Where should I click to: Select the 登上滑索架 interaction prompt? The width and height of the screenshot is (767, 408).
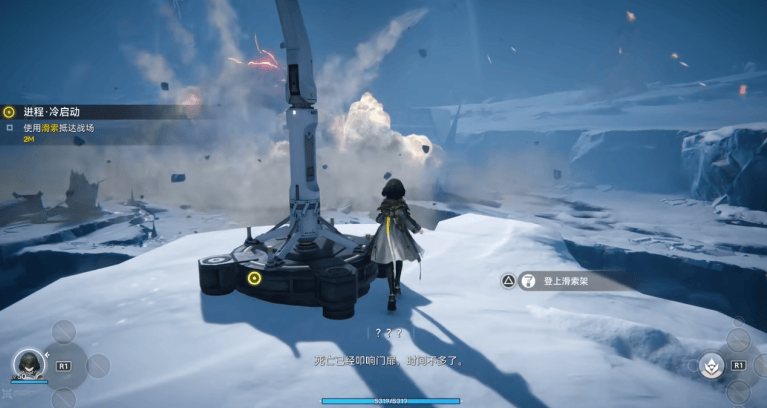click(566, 281)
